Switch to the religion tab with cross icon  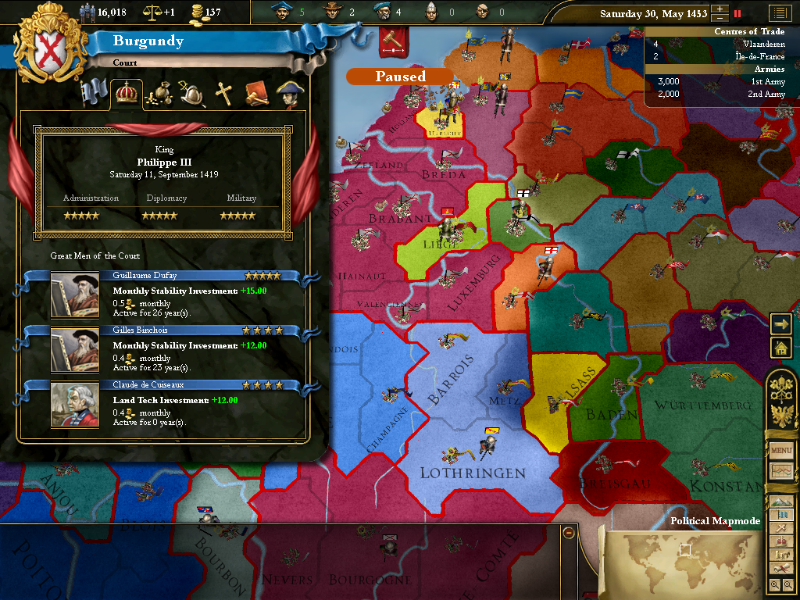click(225, 94)
